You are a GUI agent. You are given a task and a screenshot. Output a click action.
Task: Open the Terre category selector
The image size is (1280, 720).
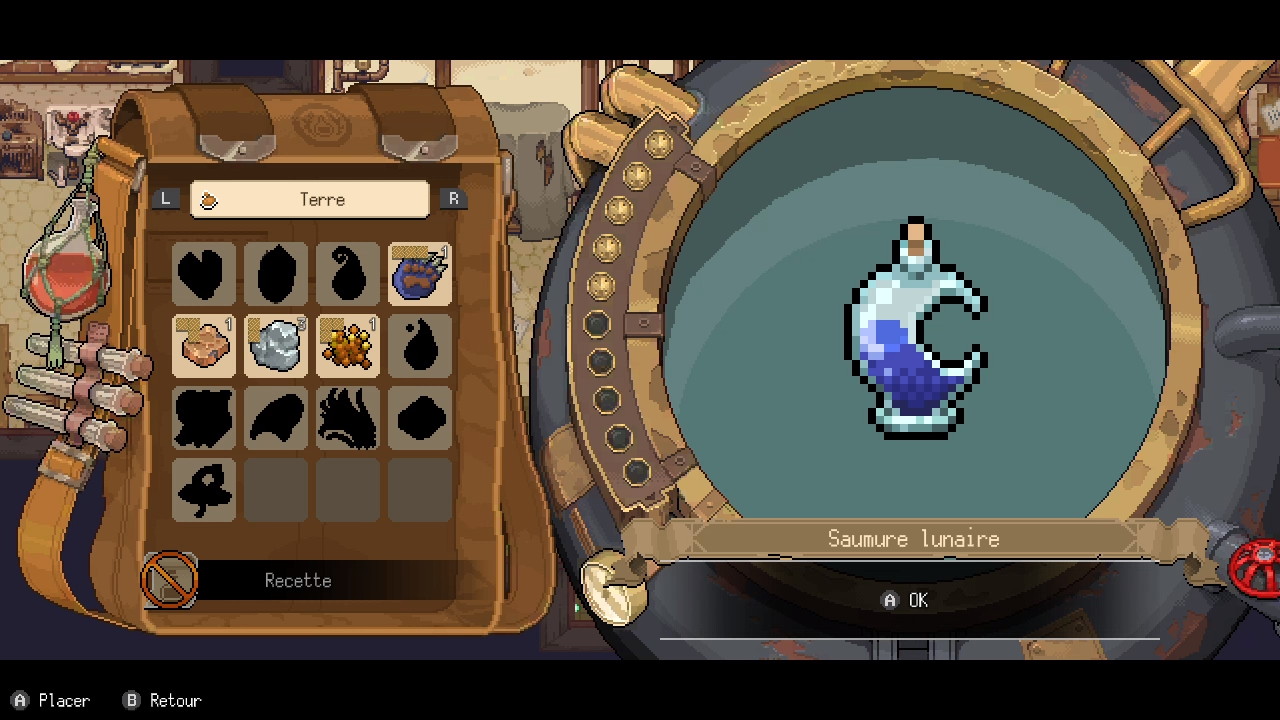click(x=310, y=199)
